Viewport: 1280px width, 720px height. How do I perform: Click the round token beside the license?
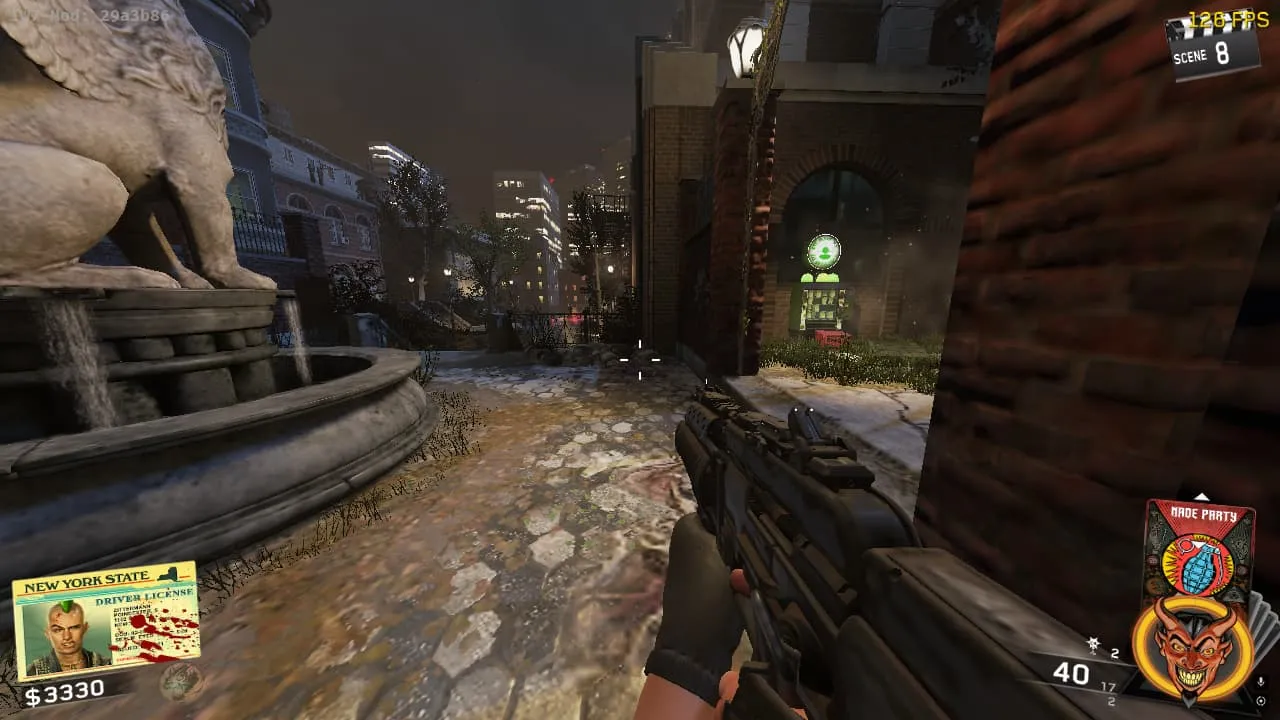click(183, 682)
